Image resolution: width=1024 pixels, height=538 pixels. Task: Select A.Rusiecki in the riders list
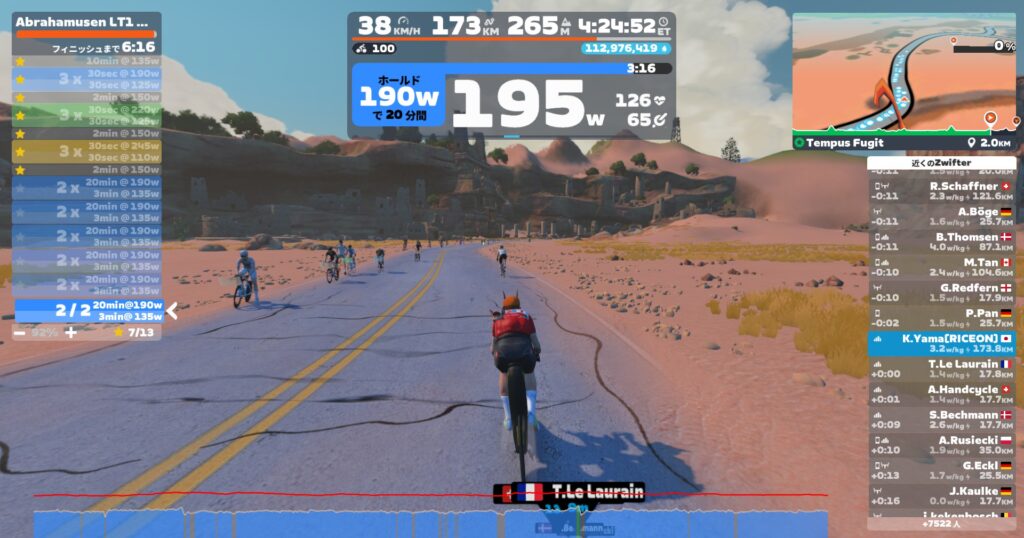pos(941,445)
